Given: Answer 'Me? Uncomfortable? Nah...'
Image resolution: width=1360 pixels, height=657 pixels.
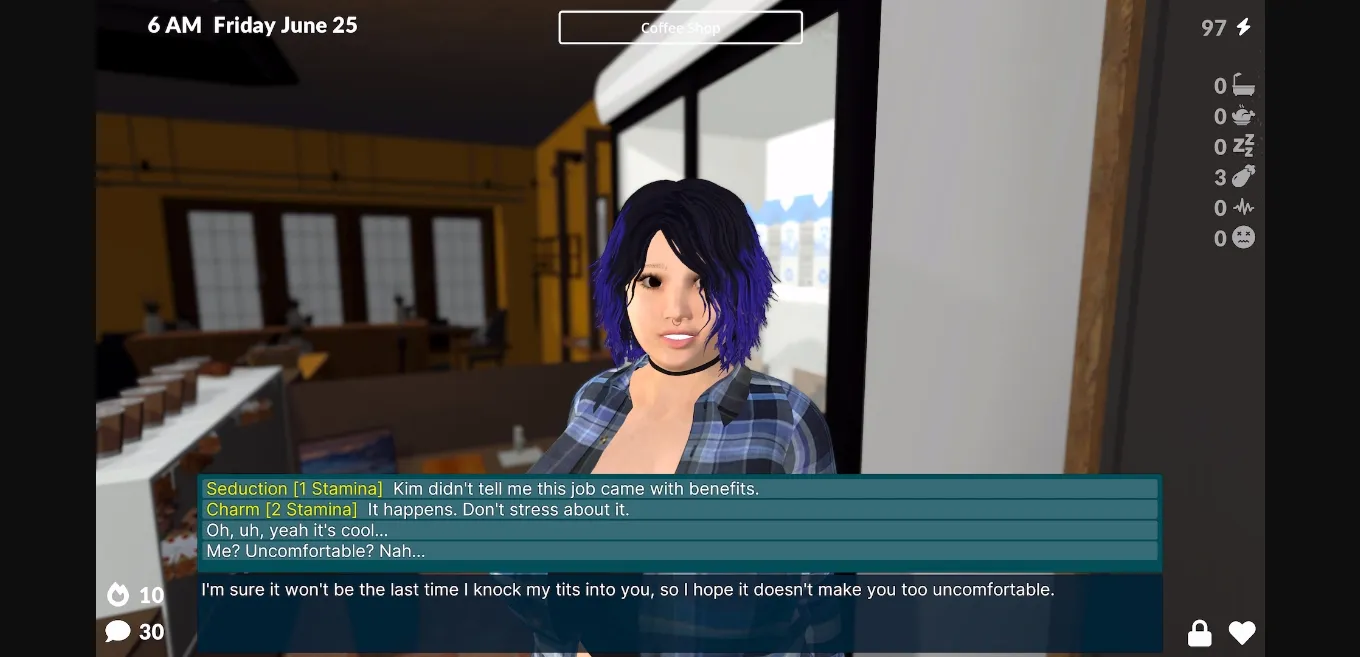Looking at the screenshot, I should [x=680, y=552].
